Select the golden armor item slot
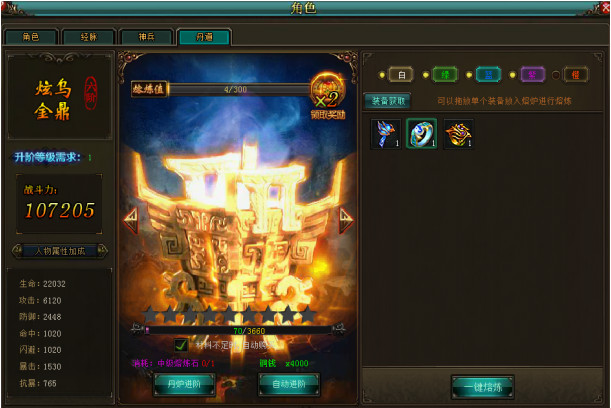The width and height of the screenshot is (611, 408). [459, 133]
